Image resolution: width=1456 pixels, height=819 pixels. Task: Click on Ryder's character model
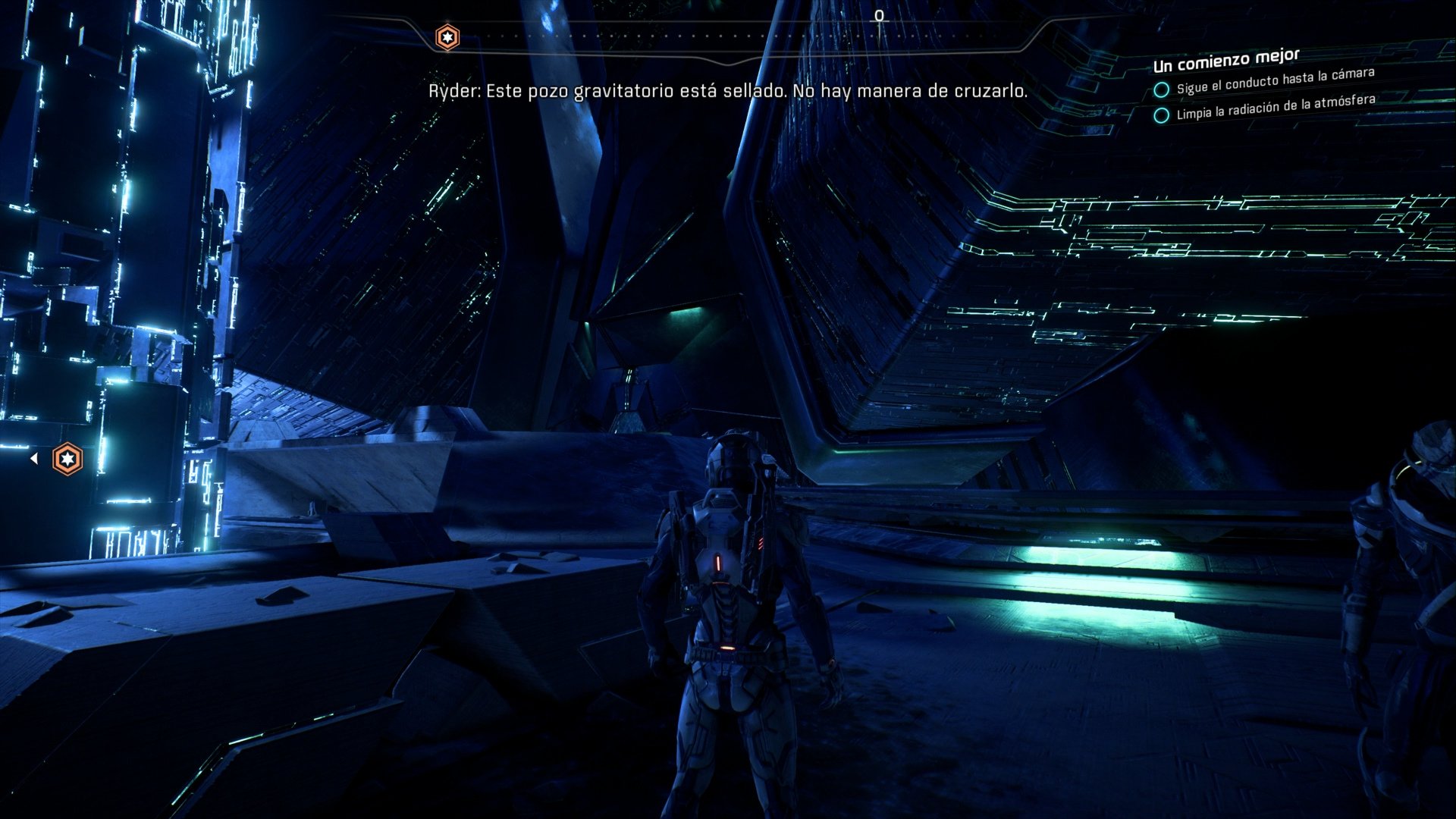[x=724, y=607]
